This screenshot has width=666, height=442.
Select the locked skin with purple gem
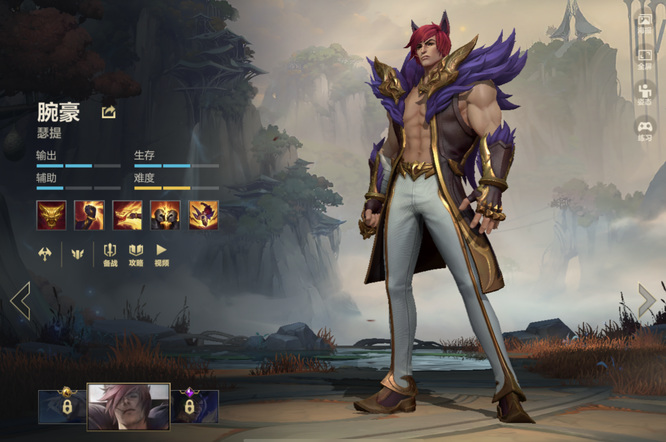[x=195, y=406]
